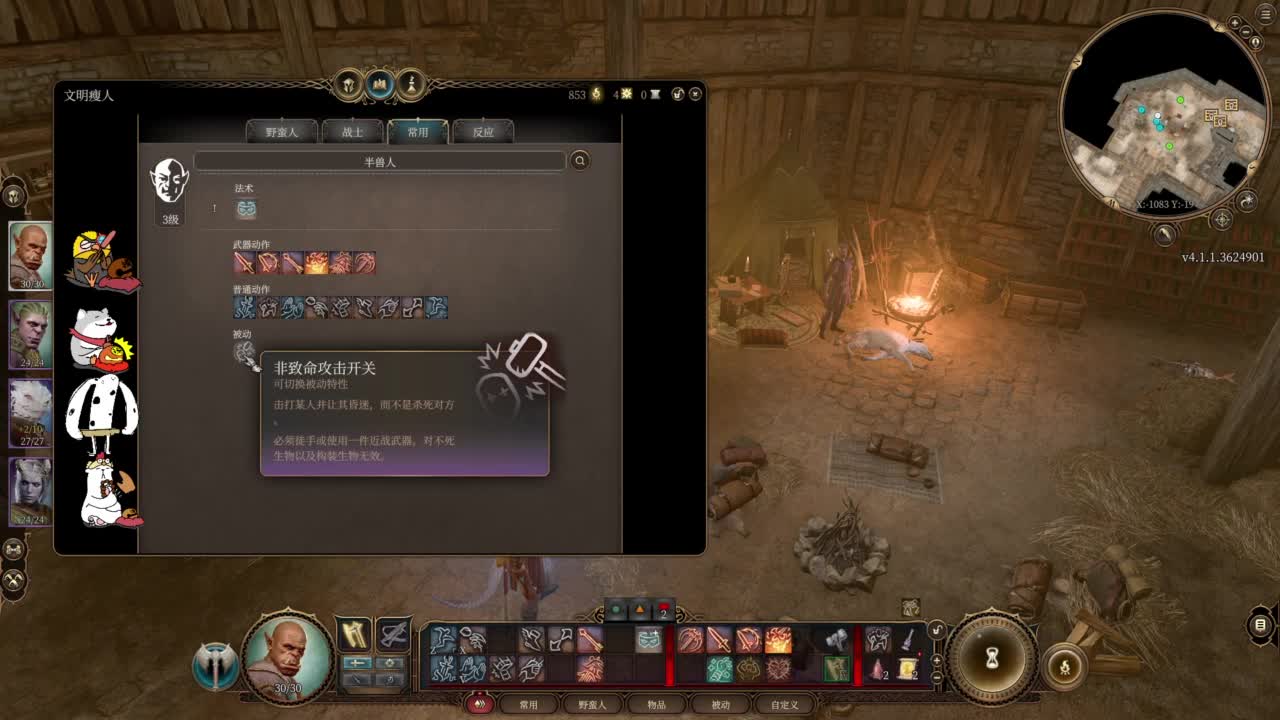Switch to the ranged weapon slot in character panel
This screenshot has height=720, width=1280.
point(392,636)
